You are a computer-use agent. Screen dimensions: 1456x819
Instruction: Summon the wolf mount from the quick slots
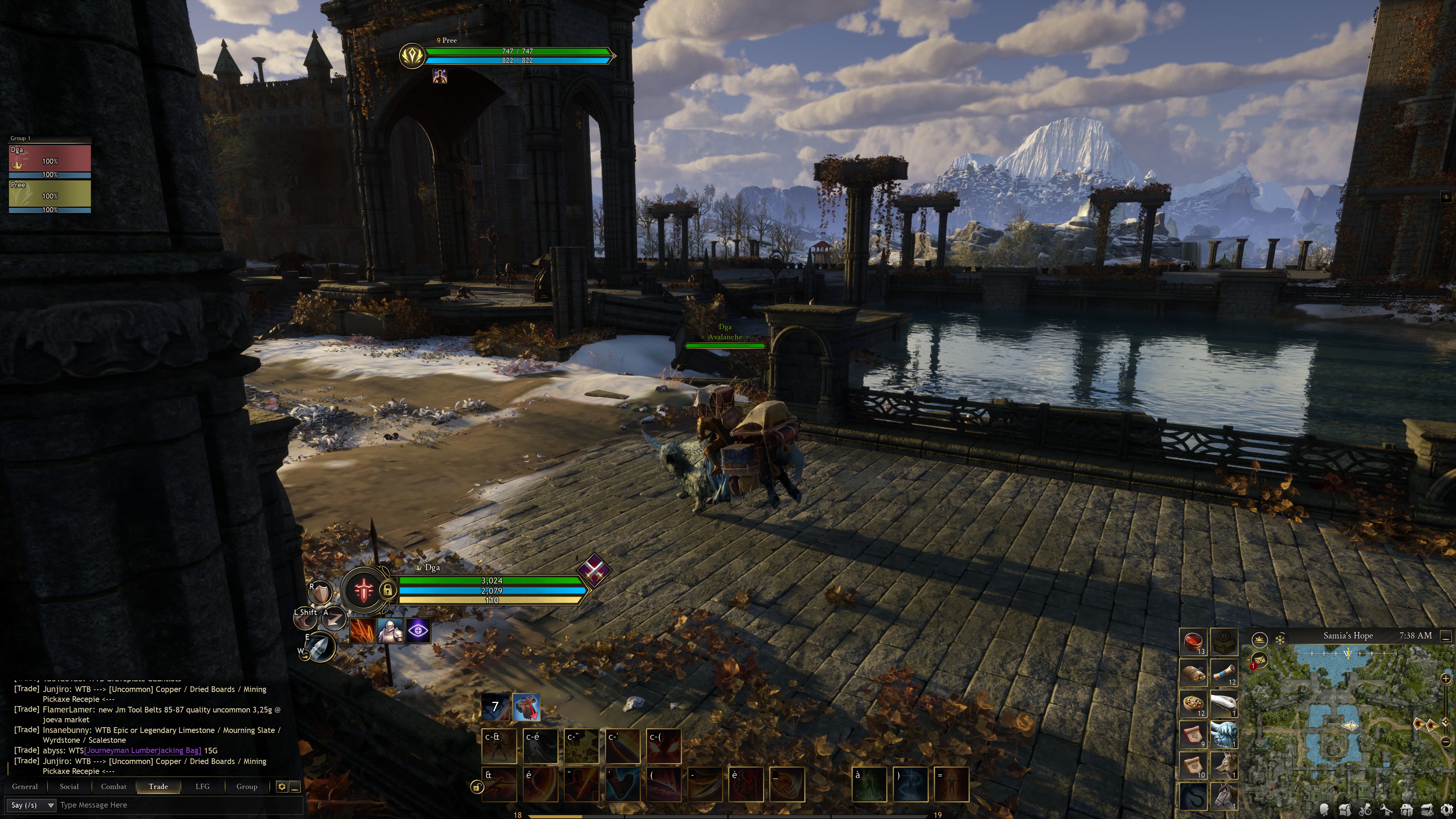(1224, 765)
